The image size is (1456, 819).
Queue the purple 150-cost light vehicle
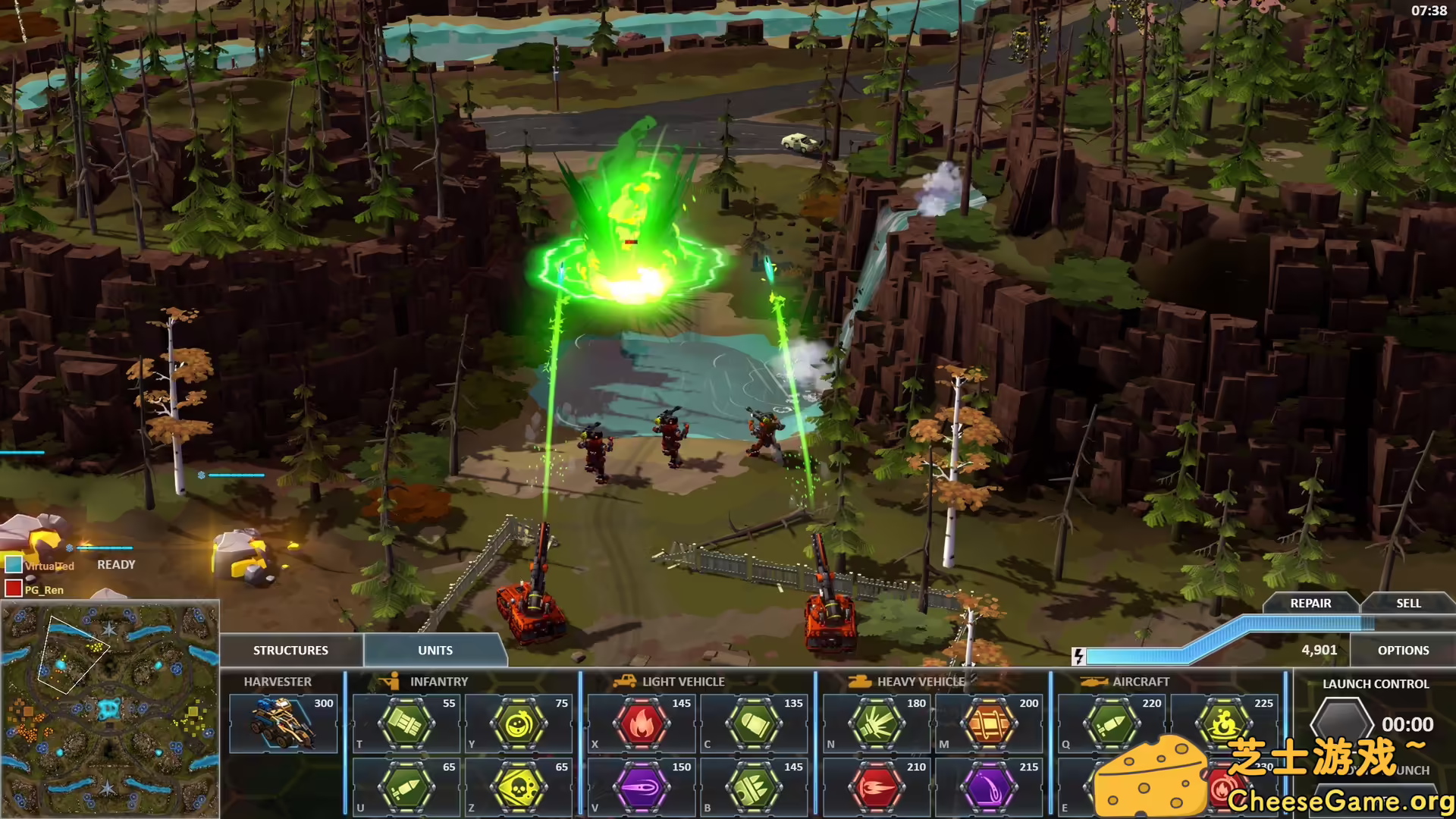[642, 787]
